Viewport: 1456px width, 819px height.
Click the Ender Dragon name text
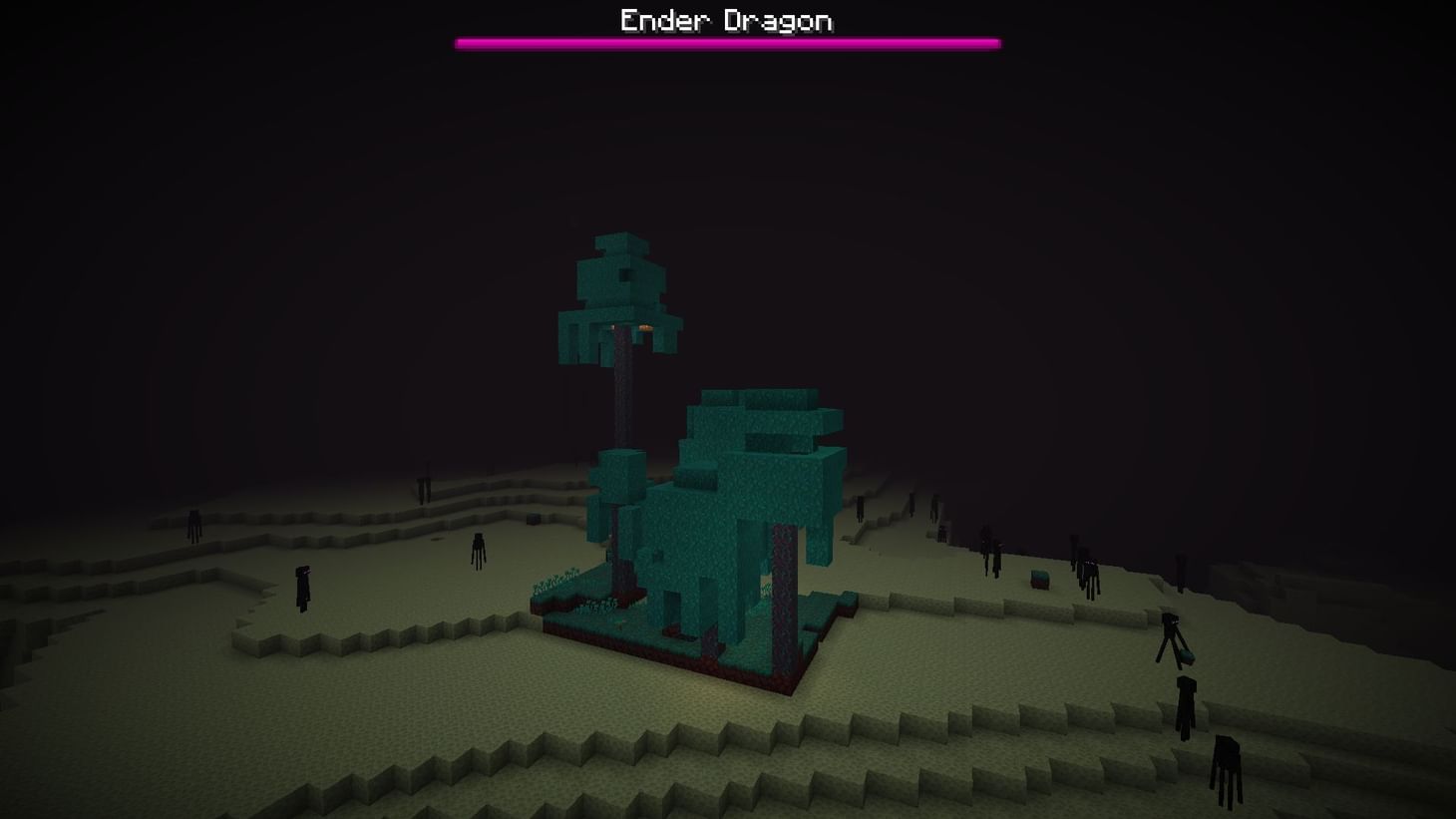pyautogui.click(x=726, y=20)
